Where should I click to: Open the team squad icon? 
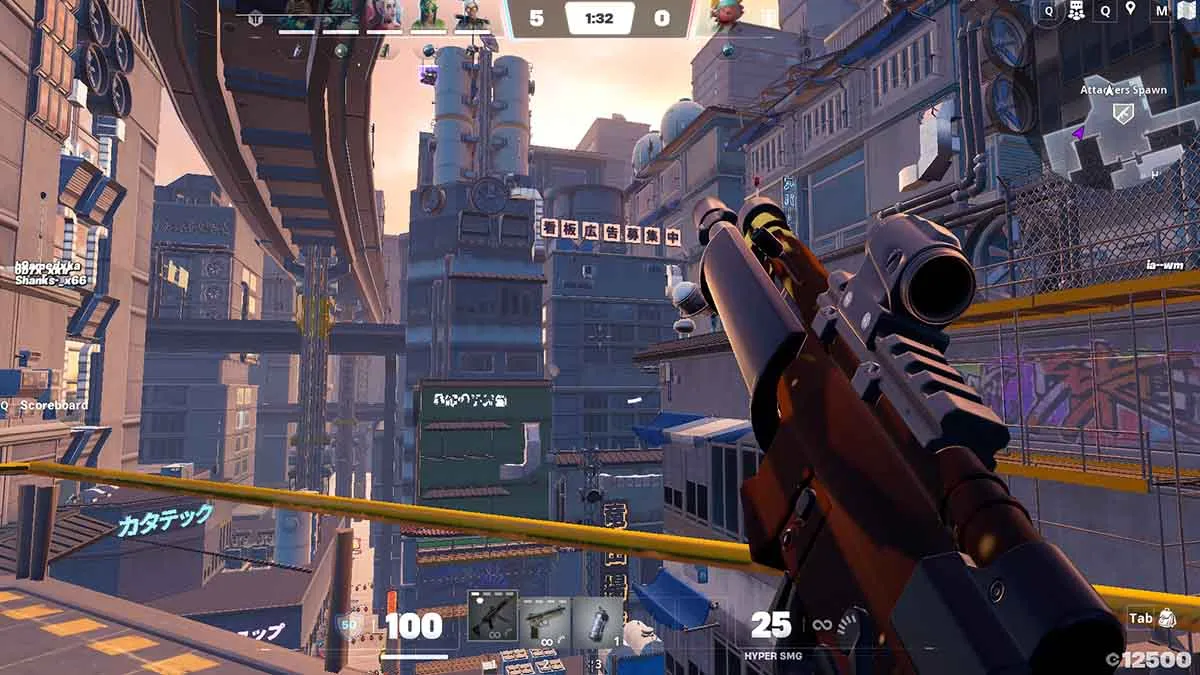[x=1077, y=11]
